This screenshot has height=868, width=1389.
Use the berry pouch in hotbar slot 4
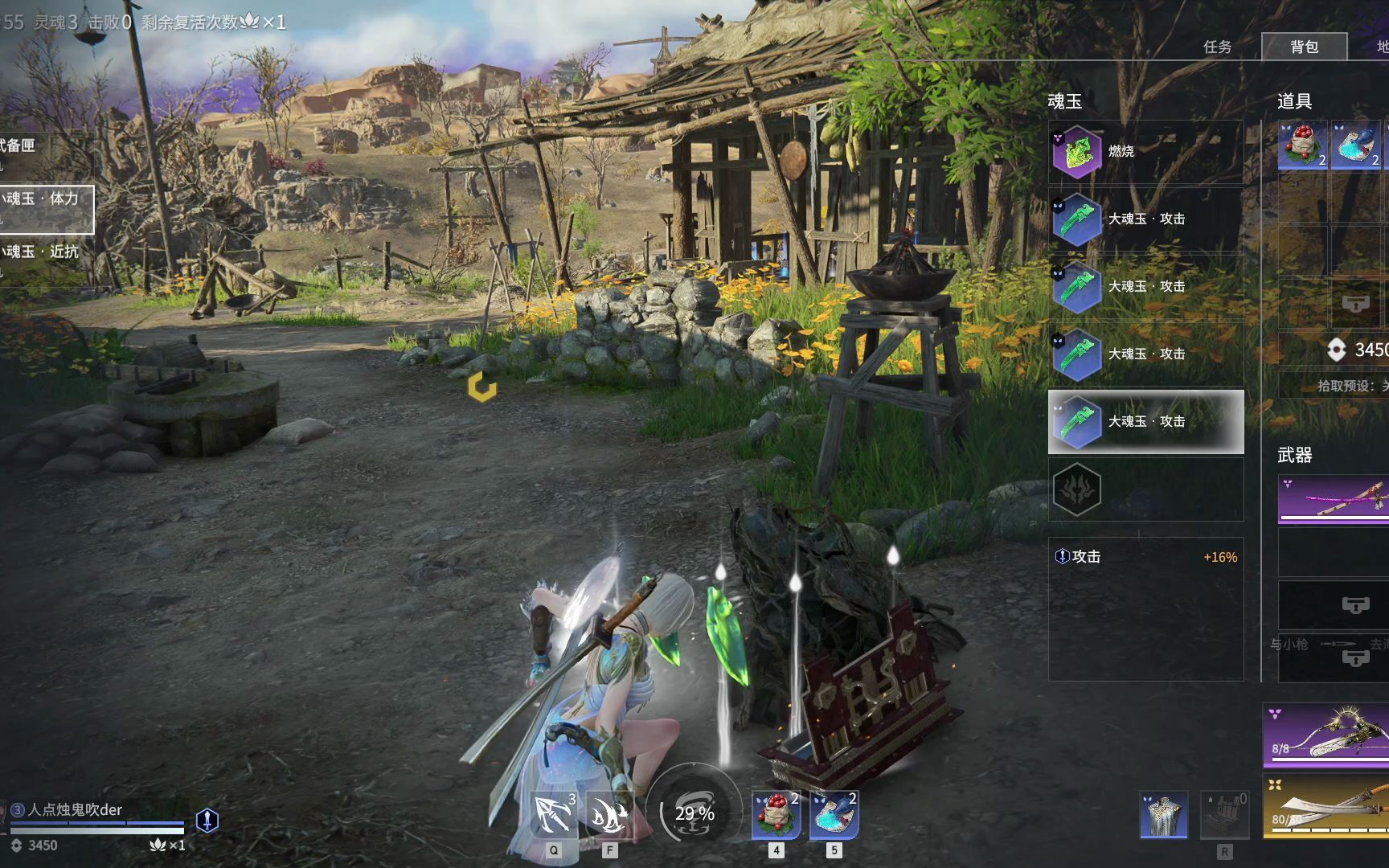(x=776, y=815)
